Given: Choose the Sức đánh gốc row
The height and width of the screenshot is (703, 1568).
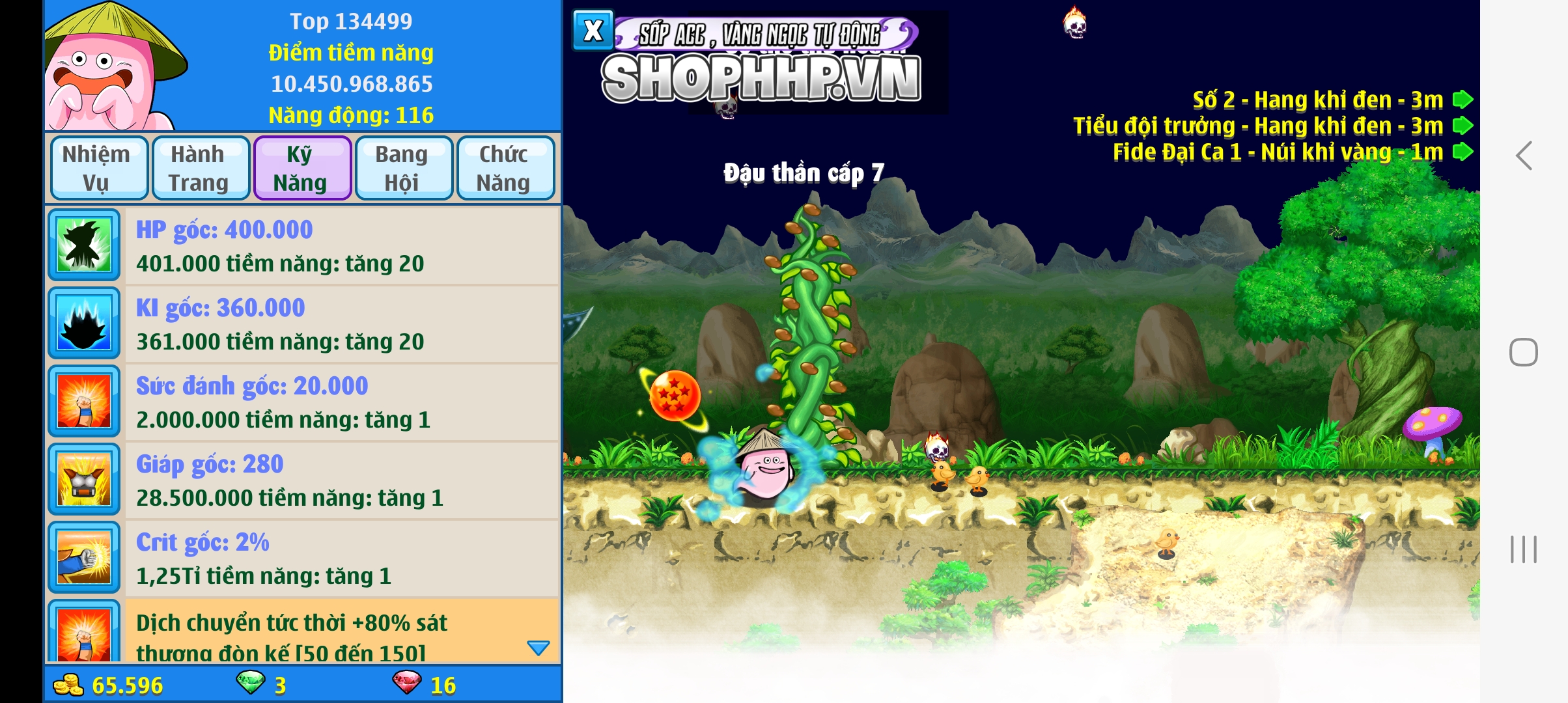Looking at the screenshot, I should 341,402.
